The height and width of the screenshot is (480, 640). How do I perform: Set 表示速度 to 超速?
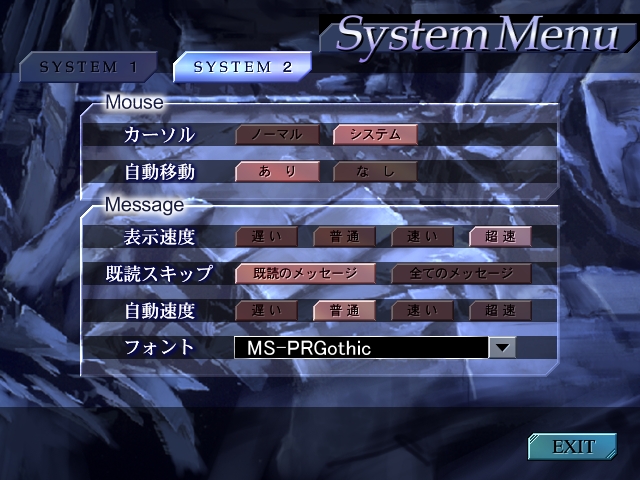click(x=500, y=237)
